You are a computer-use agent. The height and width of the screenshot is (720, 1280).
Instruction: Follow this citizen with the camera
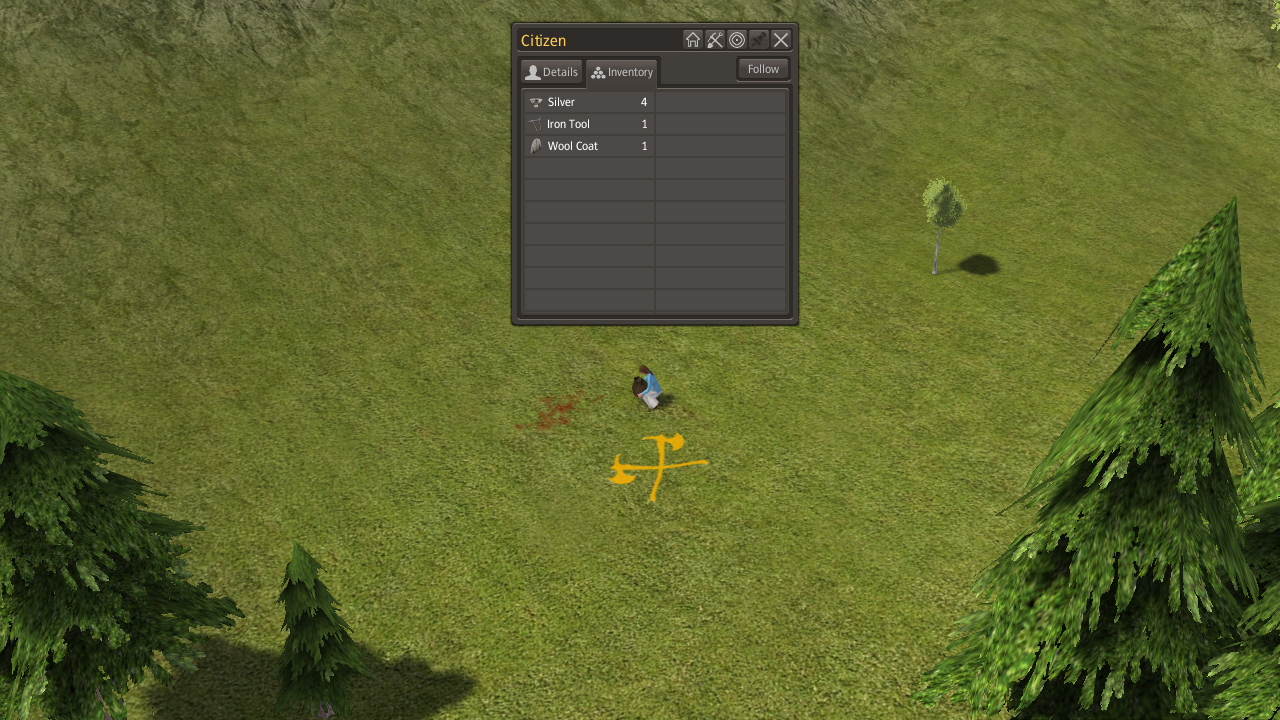[x=763, y=69]
